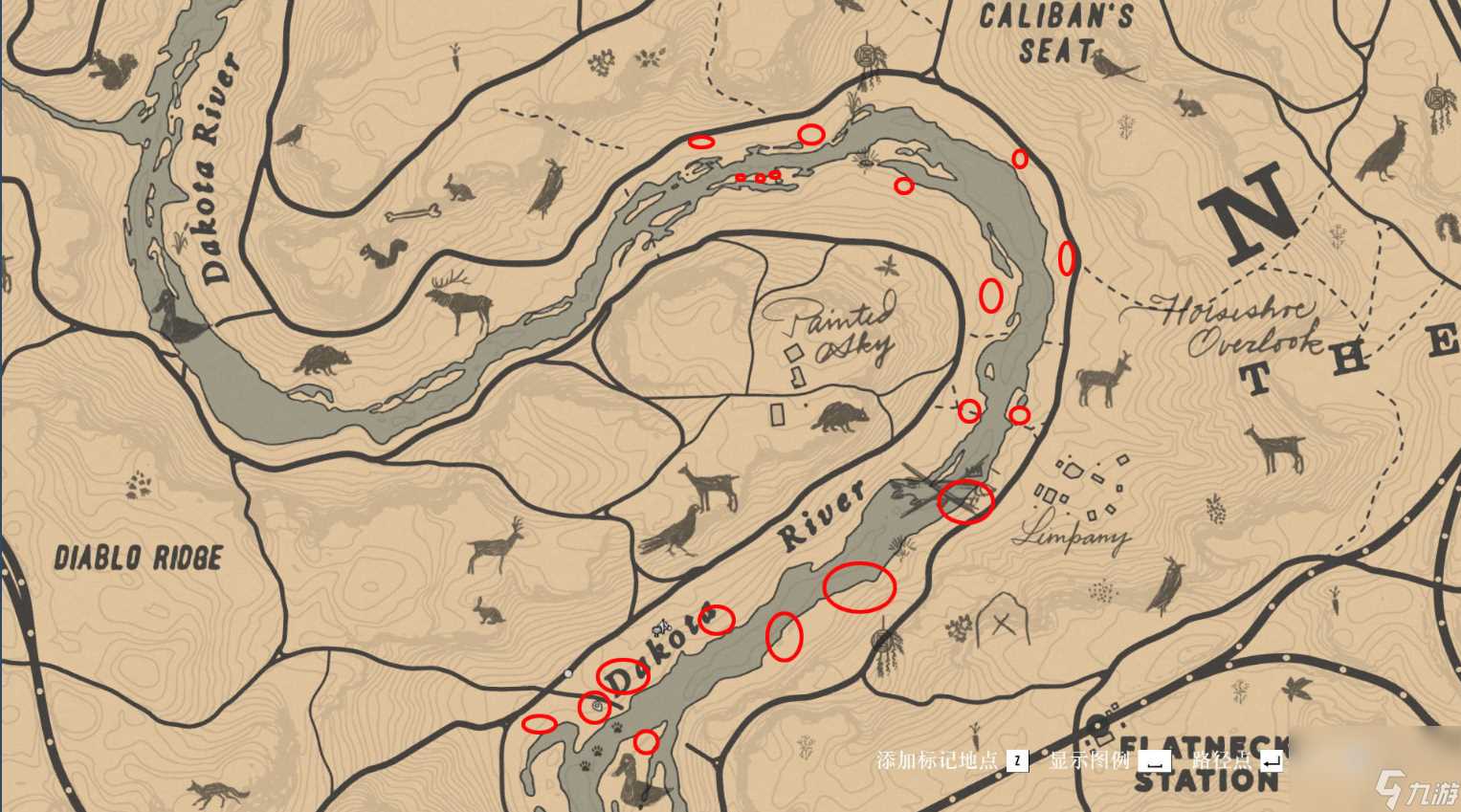
Task: Choose the Diablo Ridge region label
Action: tap(138, 558)
